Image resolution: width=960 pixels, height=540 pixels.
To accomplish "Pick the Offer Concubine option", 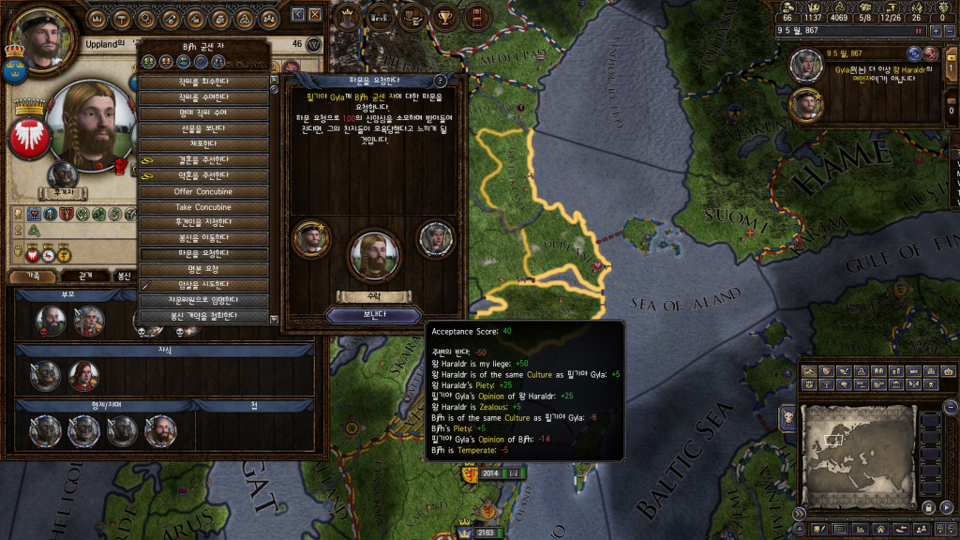I will click(203, 191).
